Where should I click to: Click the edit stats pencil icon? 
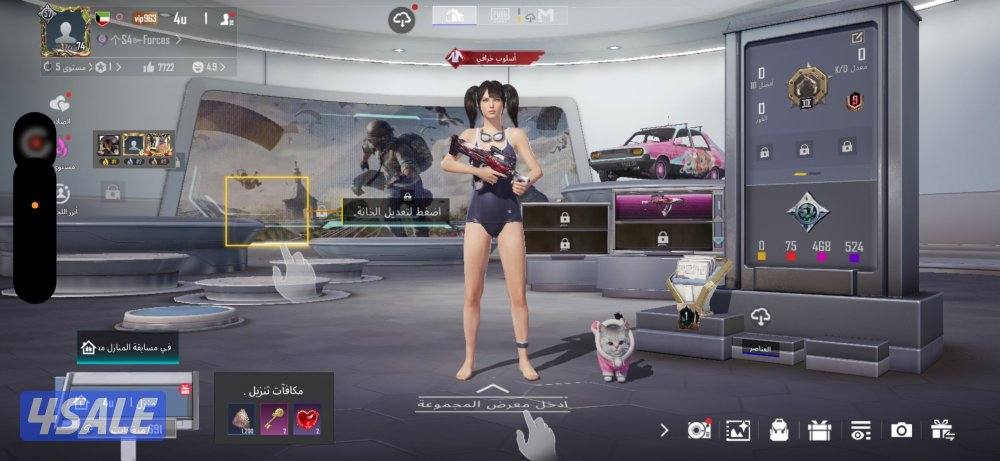(857, 38)
